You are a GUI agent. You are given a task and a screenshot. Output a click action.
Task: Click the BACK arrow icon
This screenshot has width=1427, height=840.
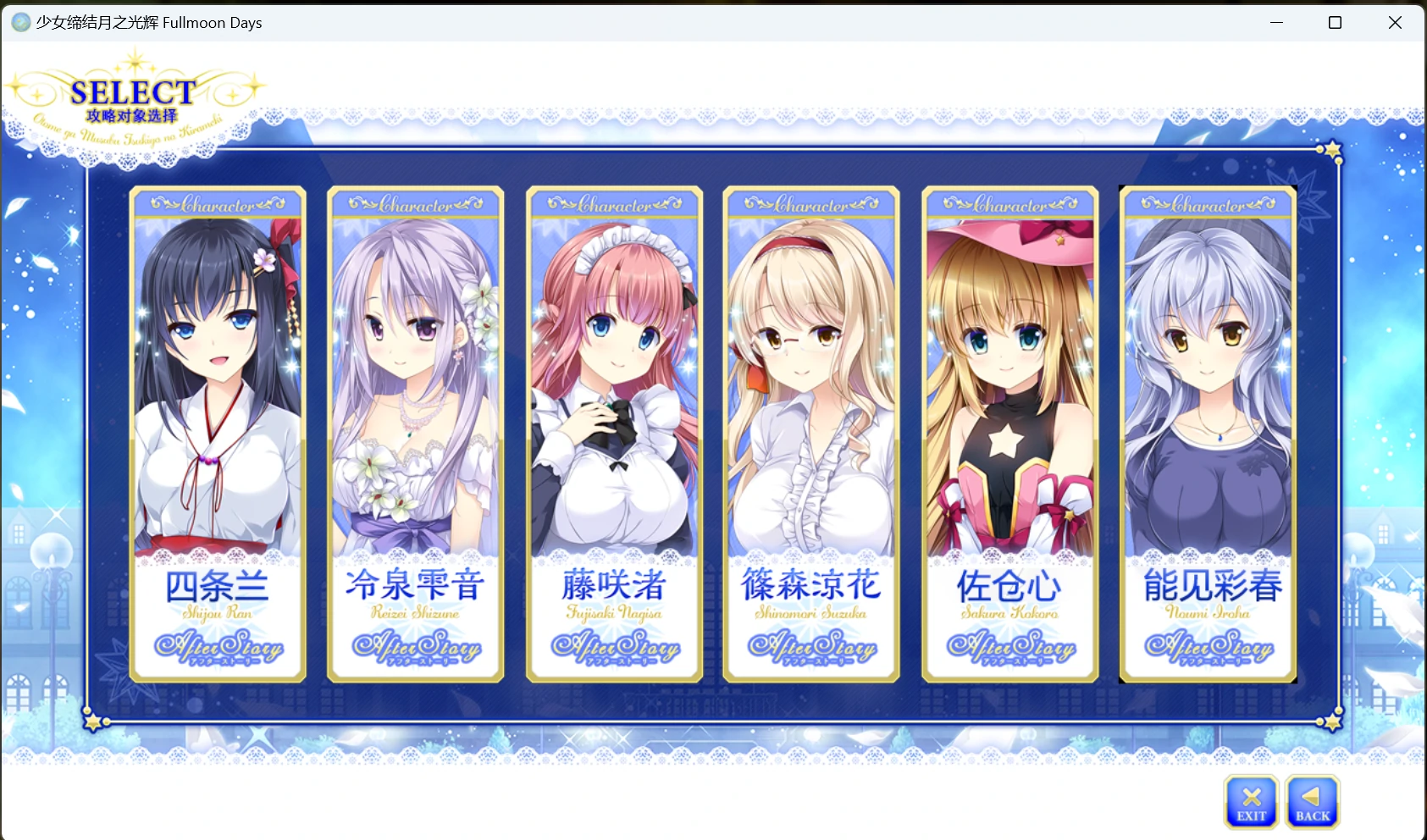click(1313, 800)
